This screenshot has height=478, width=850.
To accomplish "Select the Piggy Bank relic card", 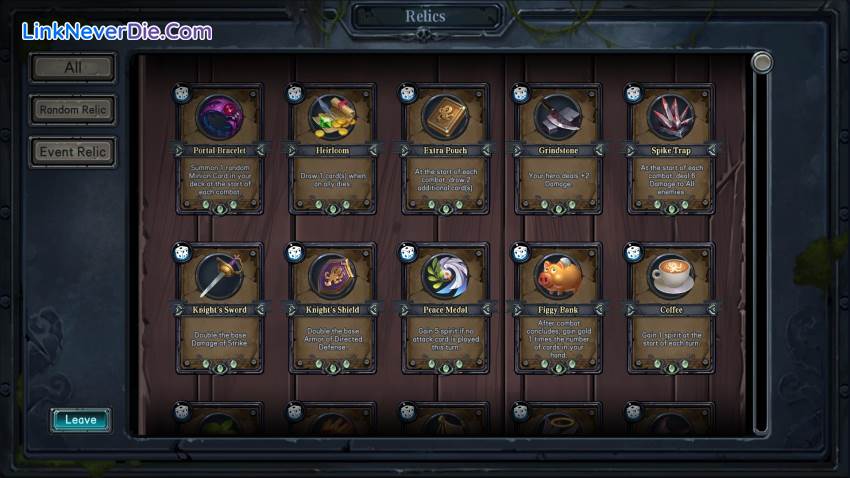I will tap(558, 309).
